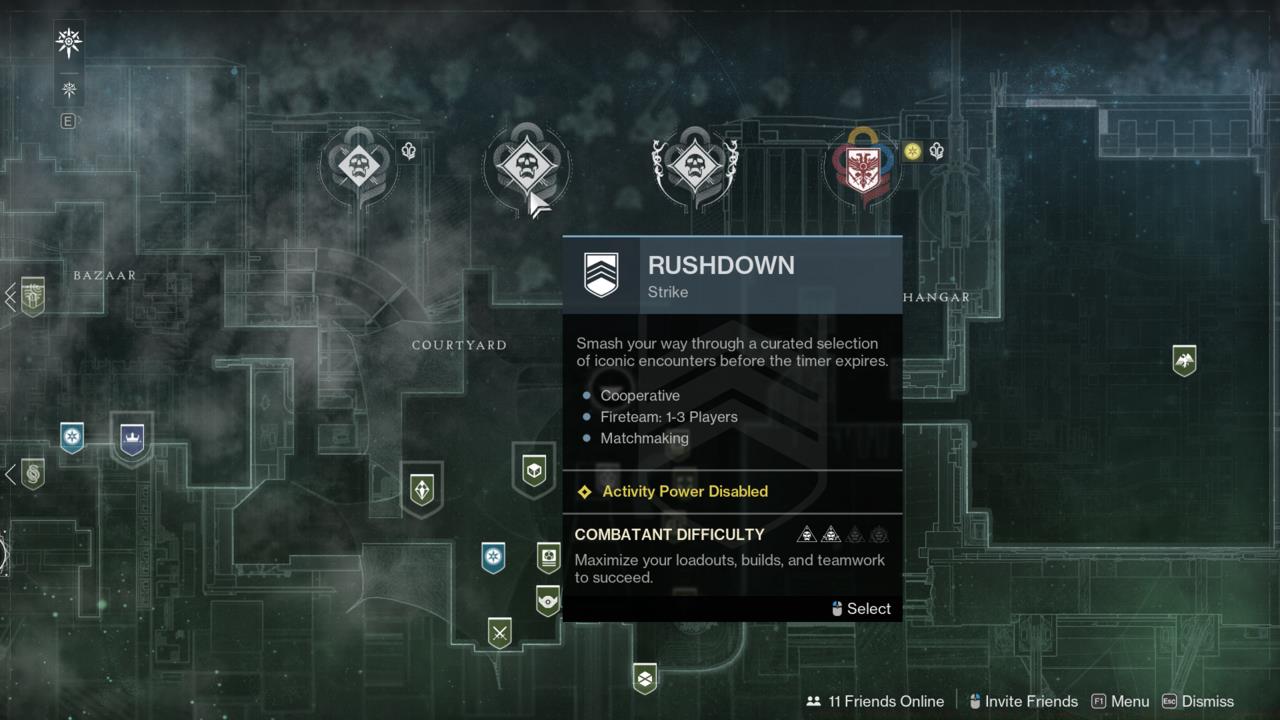The width and height of the screenshot is (1280, 720).
Task: Select the vendor shield next to the Bazaar label
Action: point(31,297)
